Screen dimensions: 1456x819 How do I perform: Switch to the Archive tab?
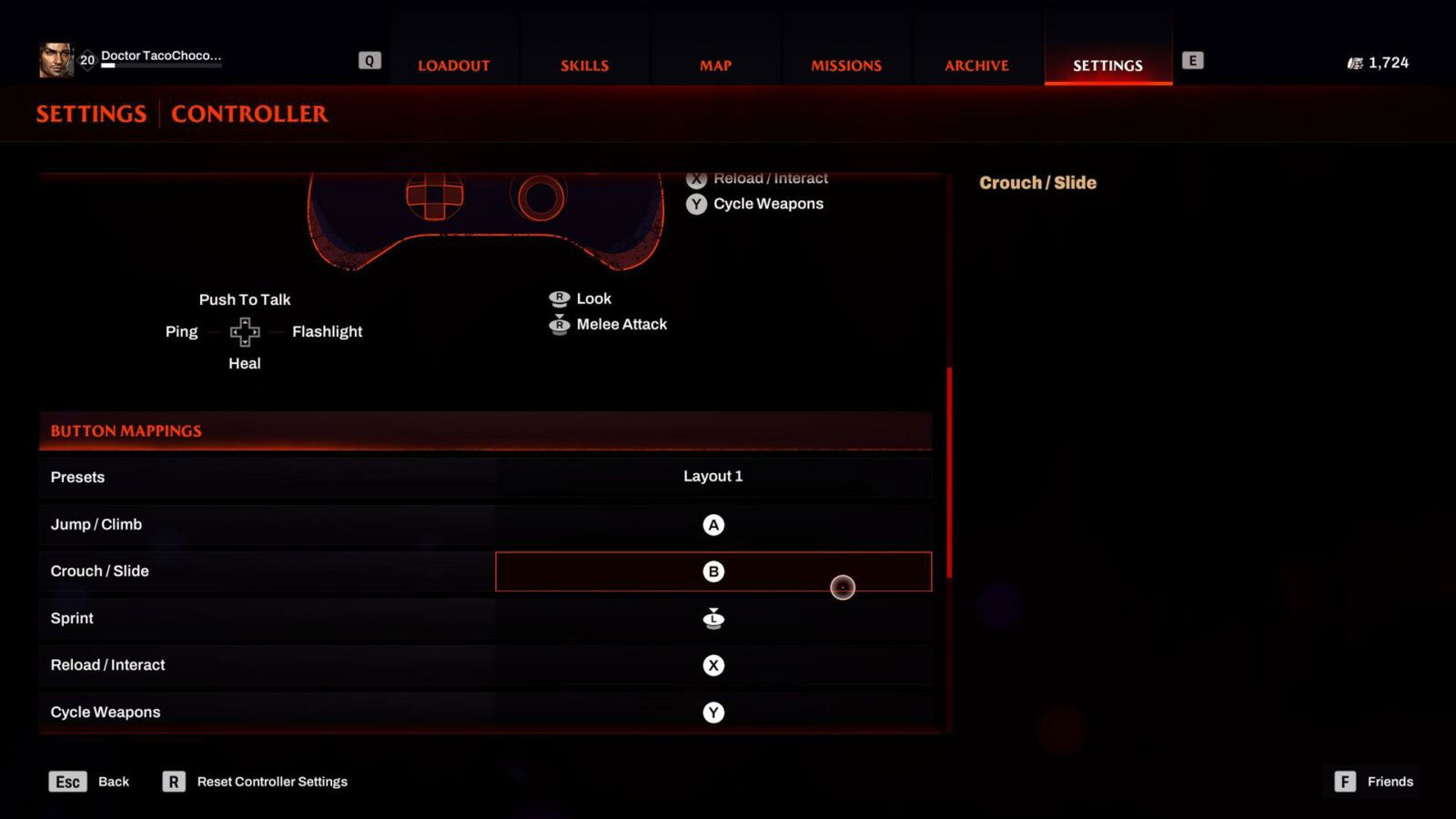click(976, 65)
